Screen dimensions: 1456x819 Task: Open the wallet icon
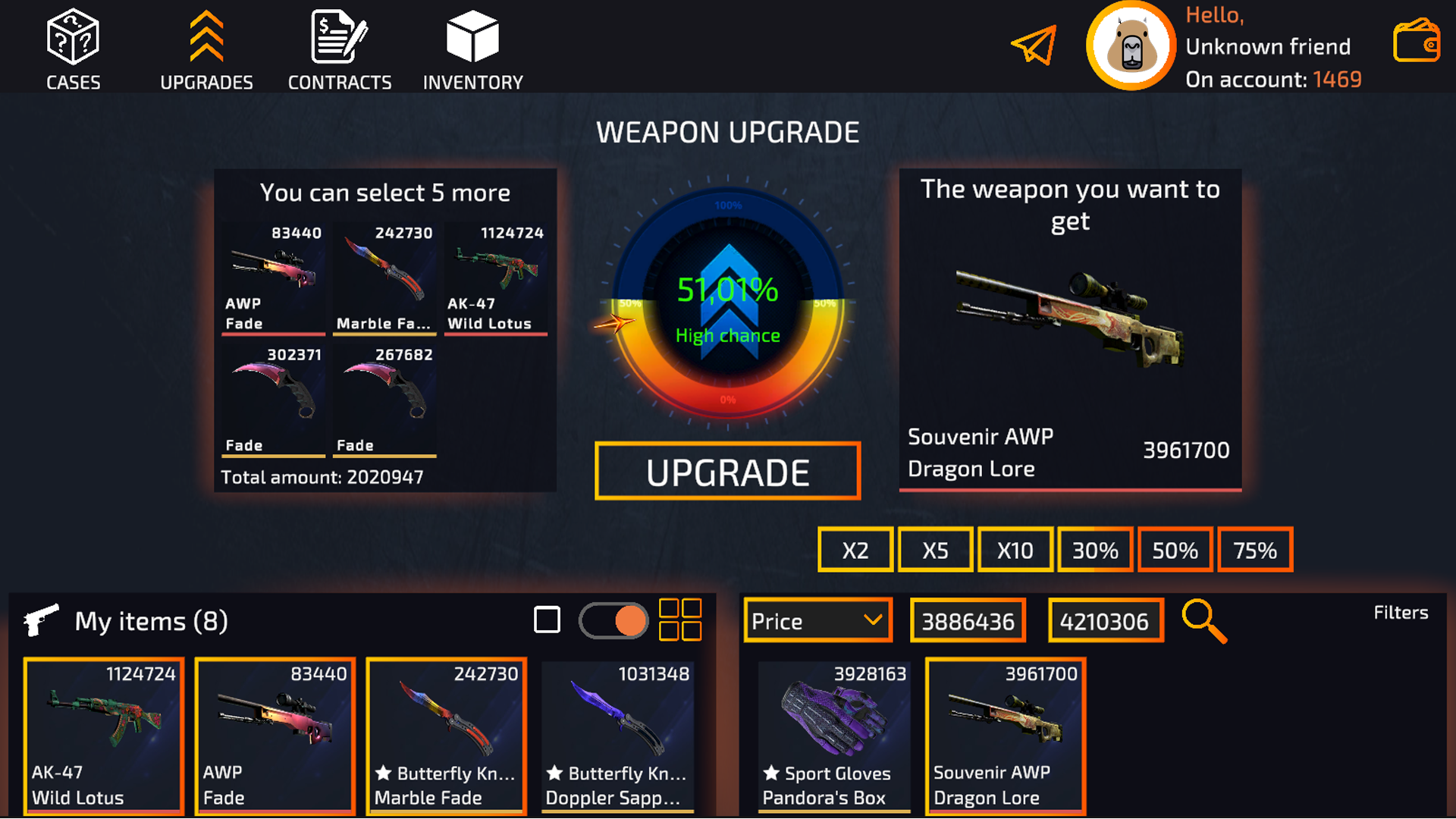click(1416, 42)
